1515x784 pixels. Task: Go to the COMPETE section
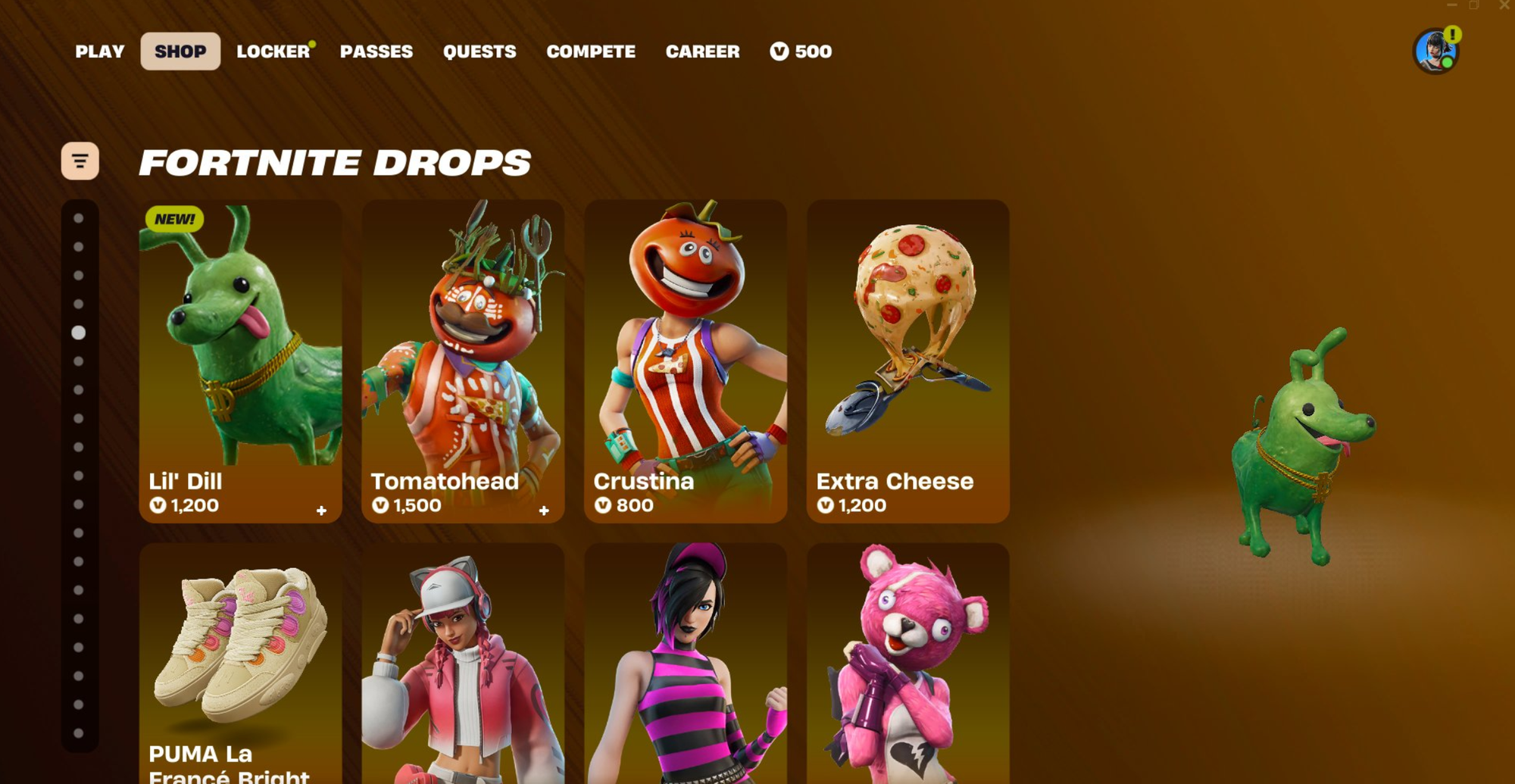[591, 52]
